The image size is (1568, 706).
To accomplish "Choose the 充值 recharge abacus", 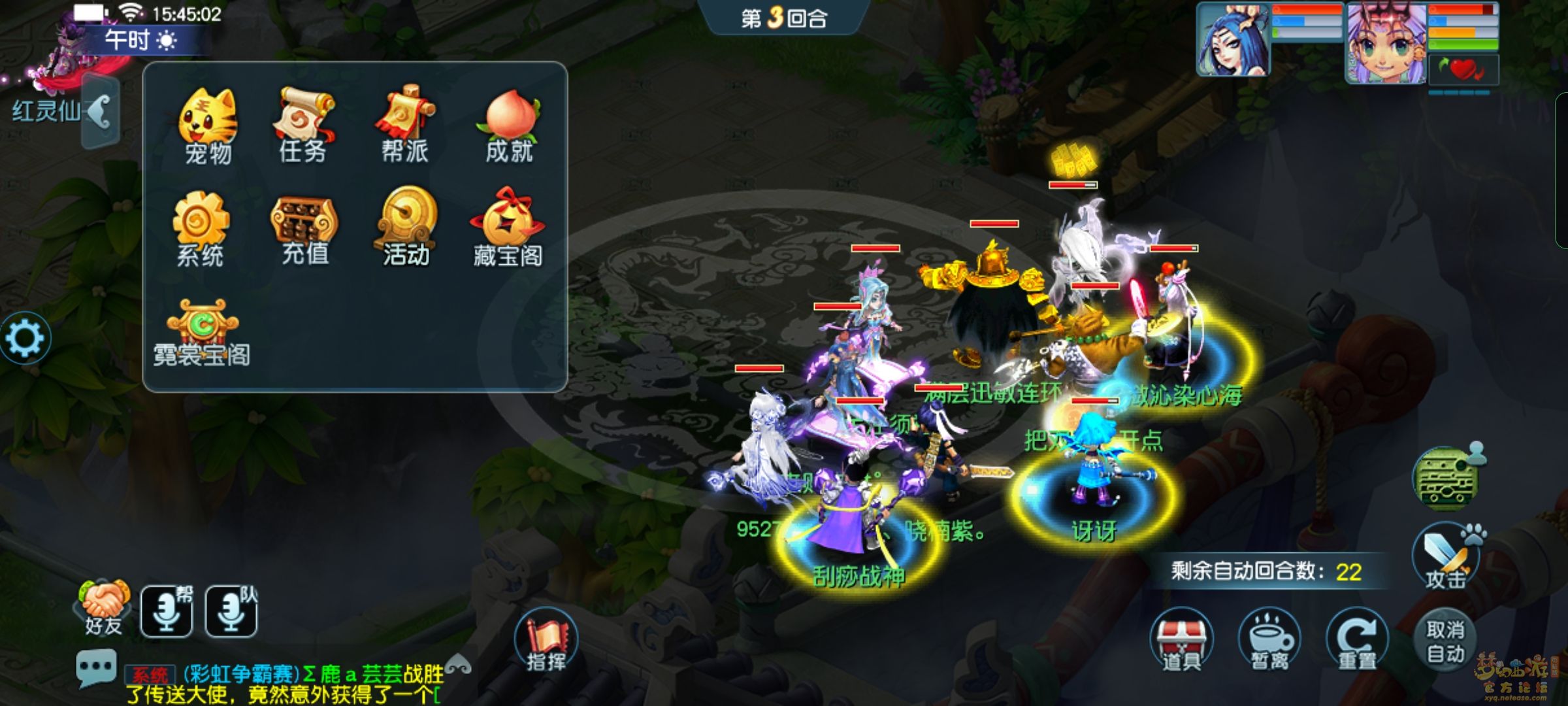I will coord(304,229).
